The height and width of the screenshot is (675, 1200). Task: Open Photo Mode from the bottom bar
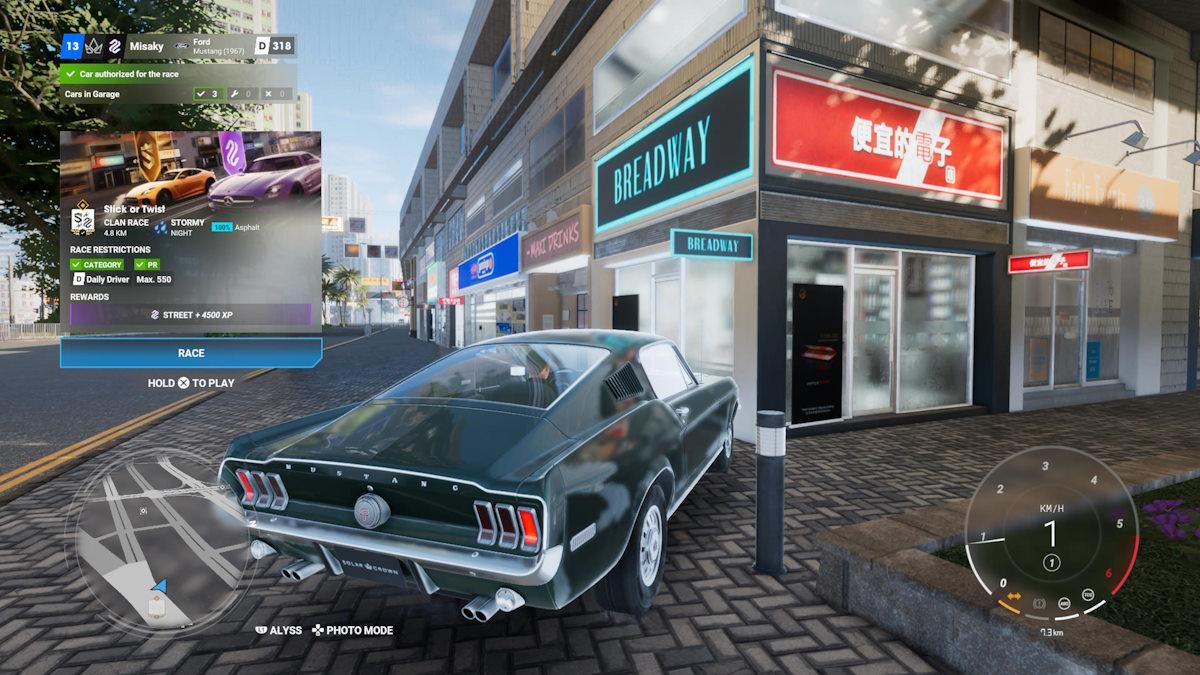tap(353, 630)
